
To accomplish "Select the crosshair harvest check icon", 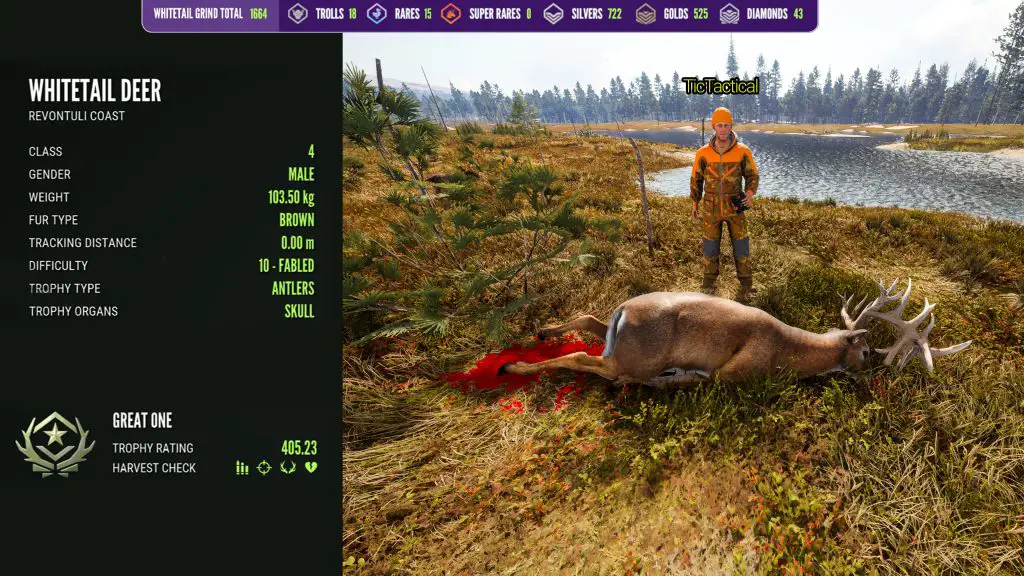I will click(x=264, y=468).
